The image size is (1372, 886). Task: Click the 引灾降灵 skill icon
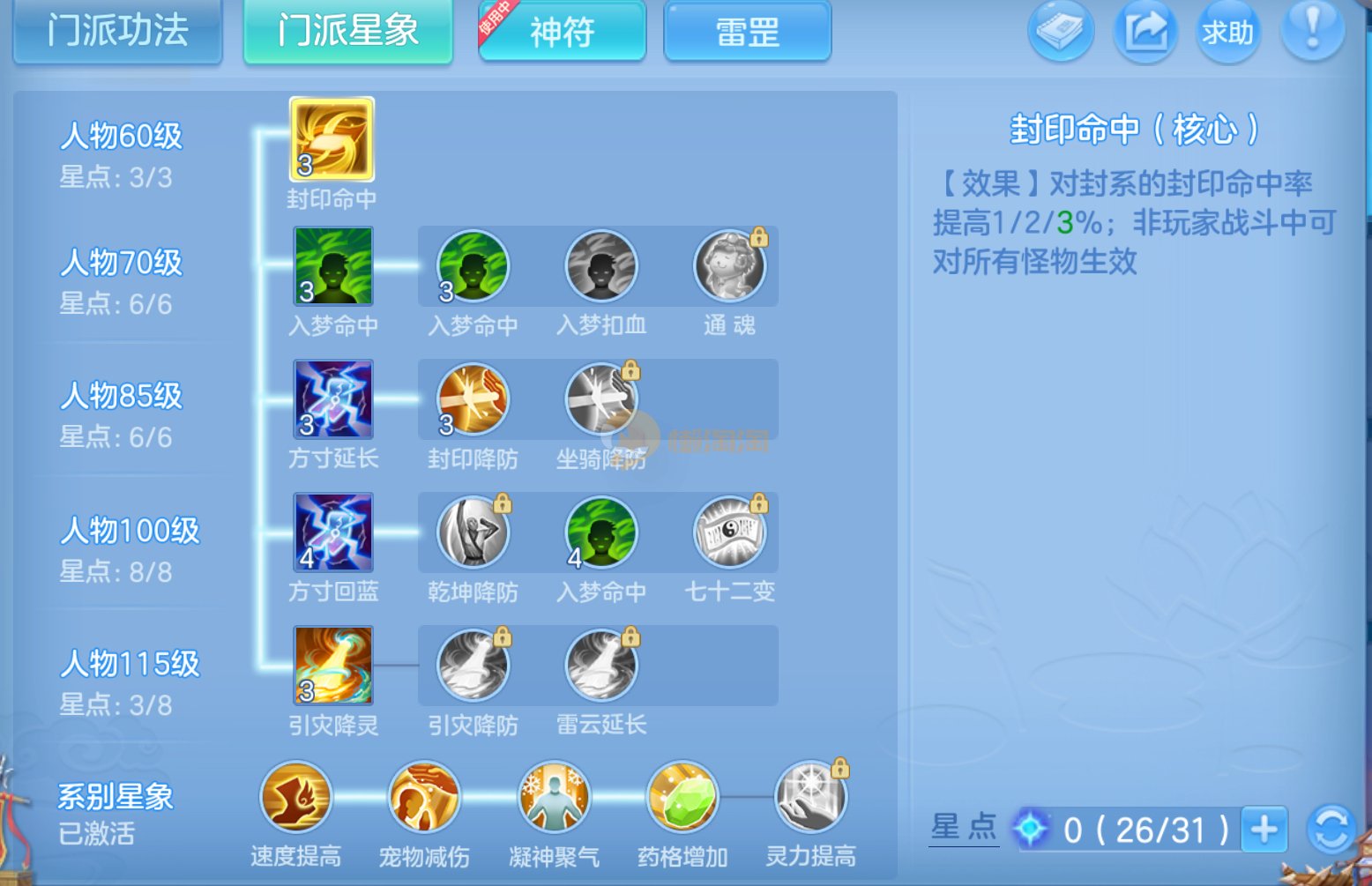[333, 666]
